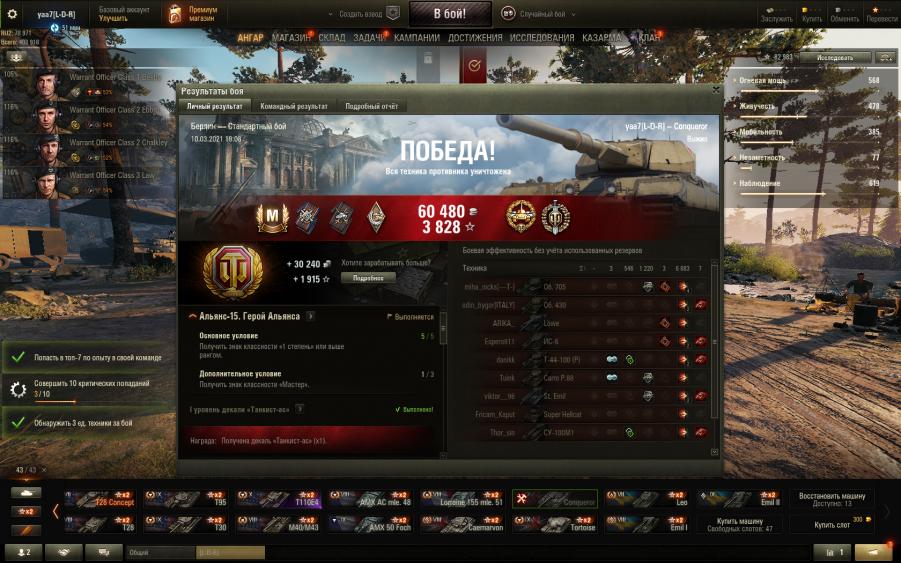
Task: Switch to the «Командный результат» tab
Action: 293,106
